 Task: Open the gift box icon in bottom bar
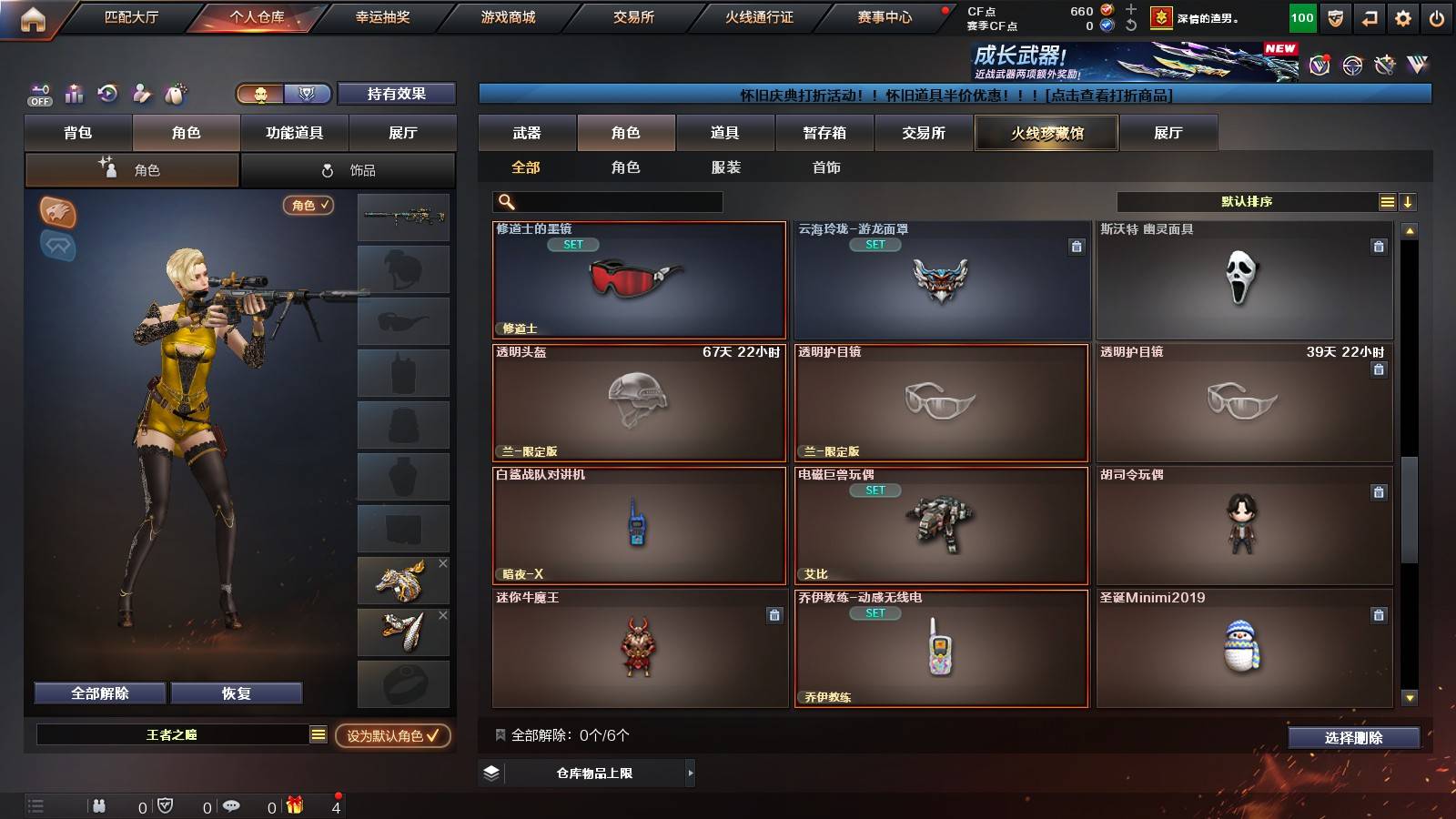tap(294, 805)
